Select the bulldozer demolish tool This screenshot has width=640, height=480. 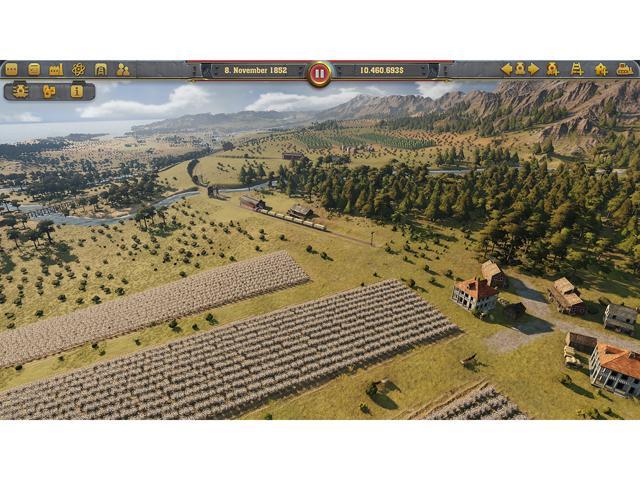coord(624,69)
